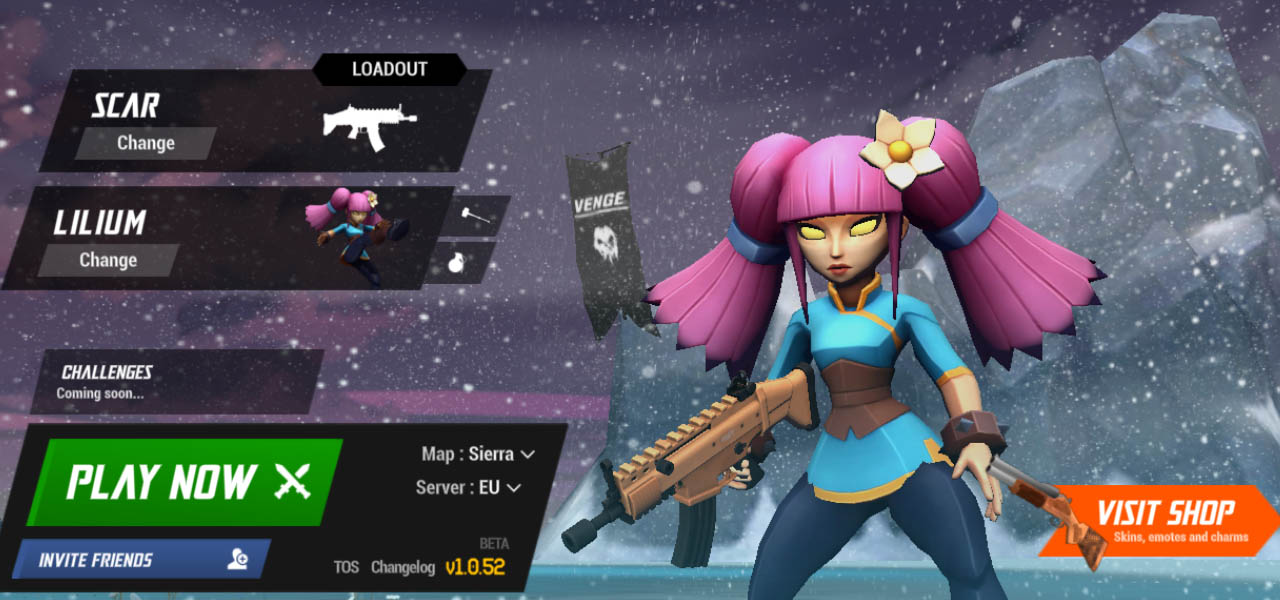The height and width of the screenshot is (600, 1280).
Task: View the TOS link
Action: point(346,567)
